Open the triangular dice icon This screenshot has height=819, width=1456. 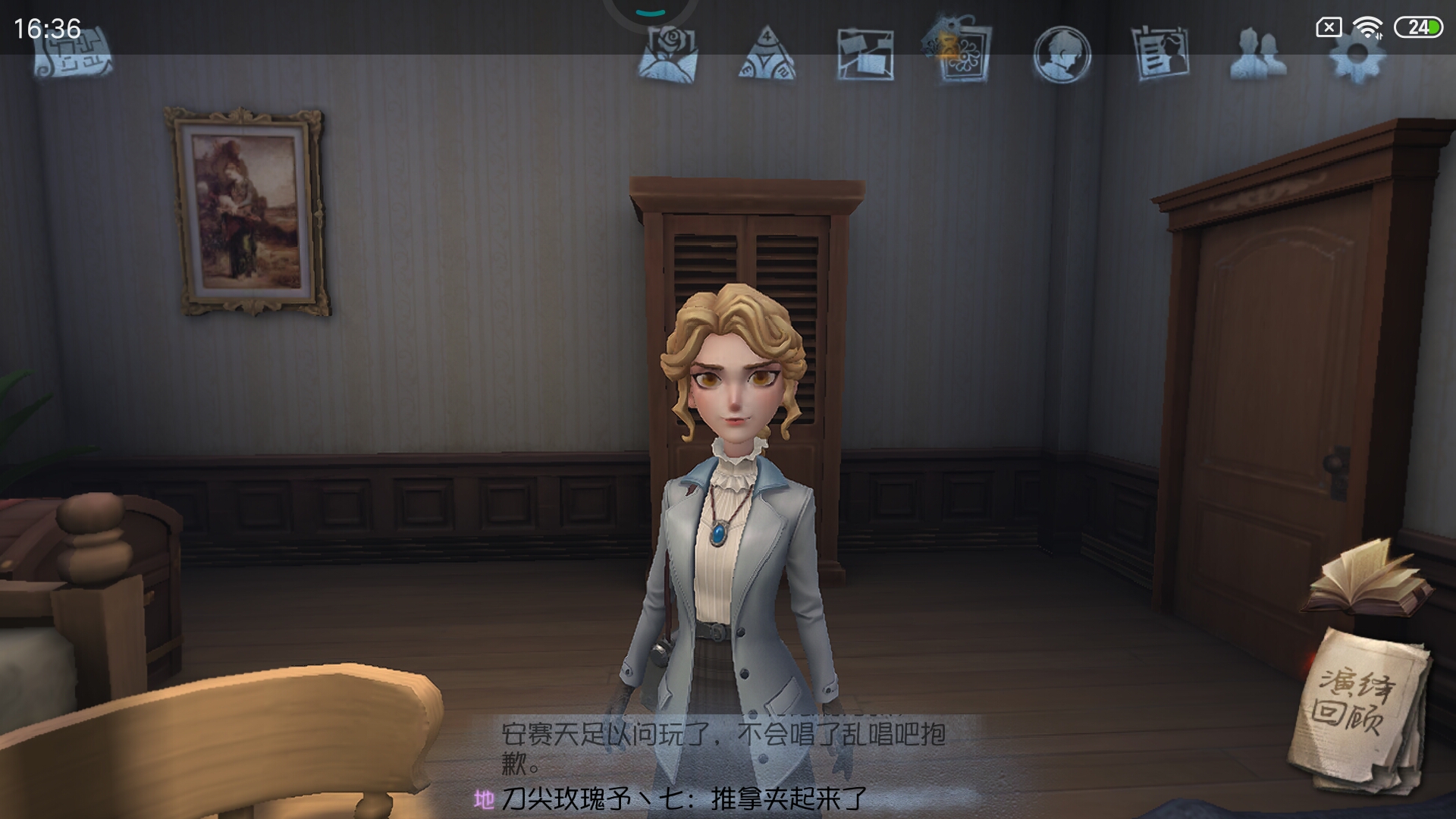pos(767,55)
